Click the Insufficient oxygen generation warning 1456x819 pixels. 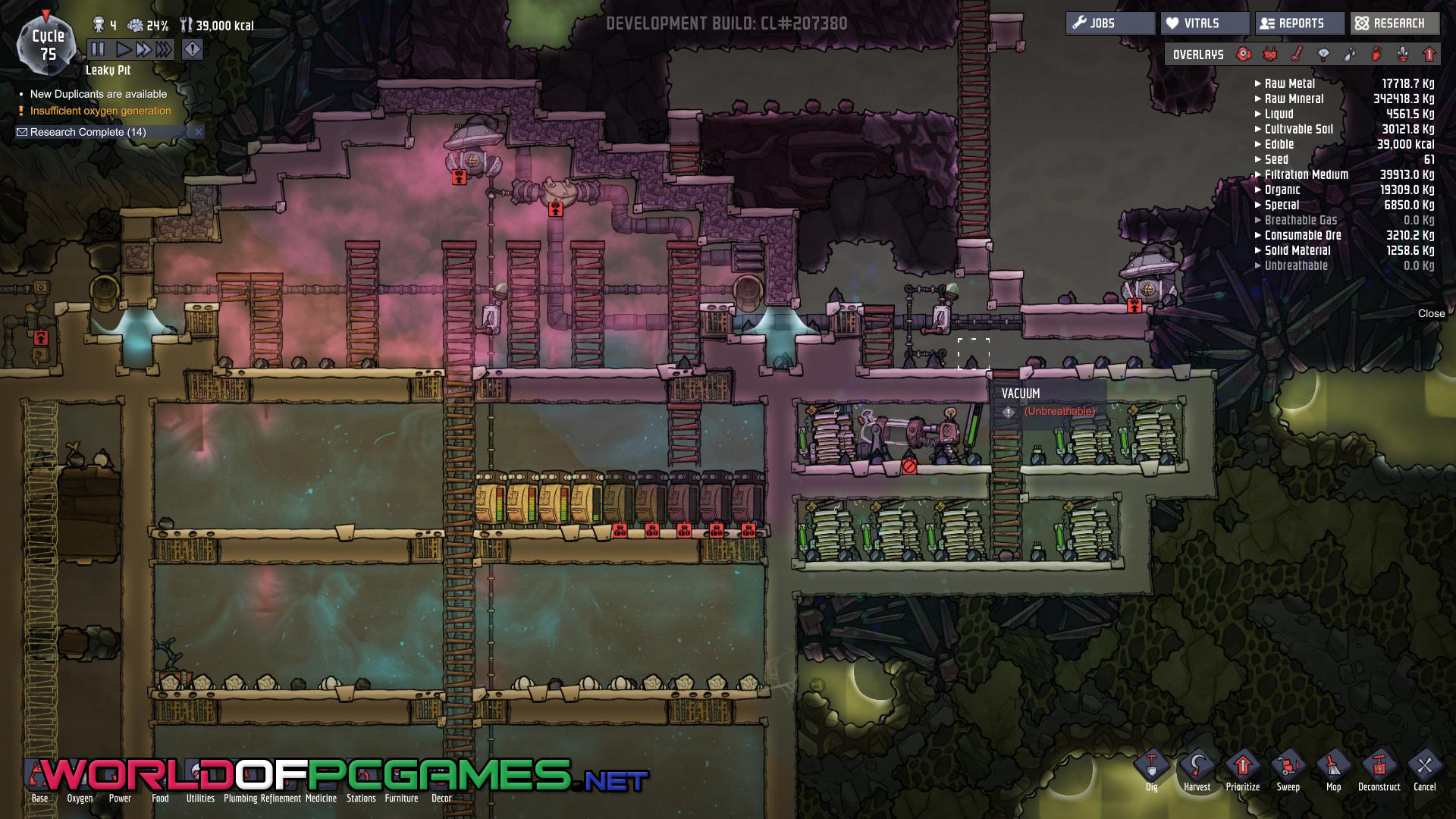[100, 111]
